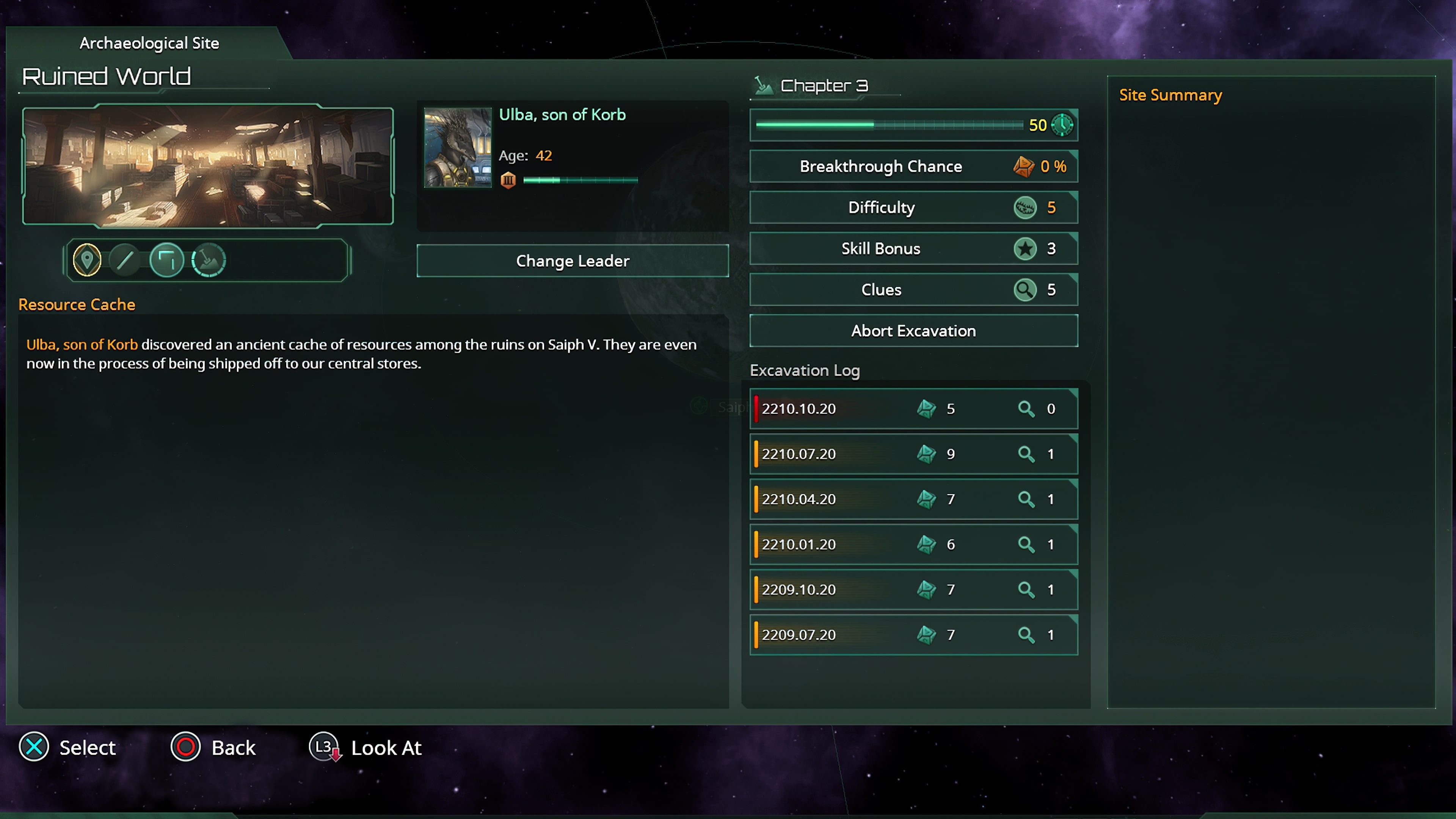The width and height of the screenshot is (1456, 819).
Task: Click the chapter progress bar at 50
Action: [887, 125]
